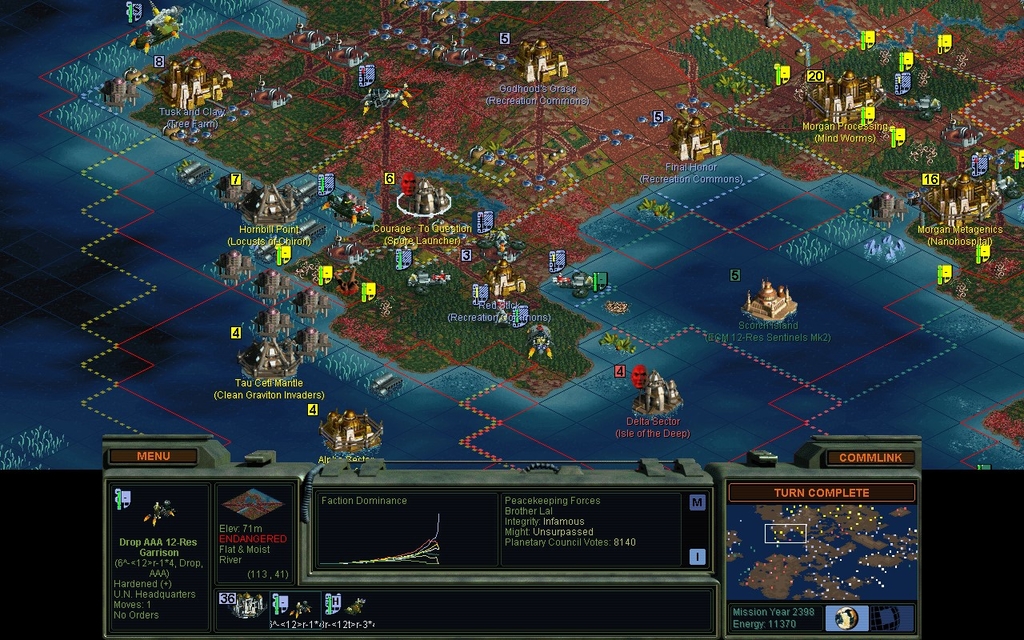Open the MENU button

pos(153,456)
